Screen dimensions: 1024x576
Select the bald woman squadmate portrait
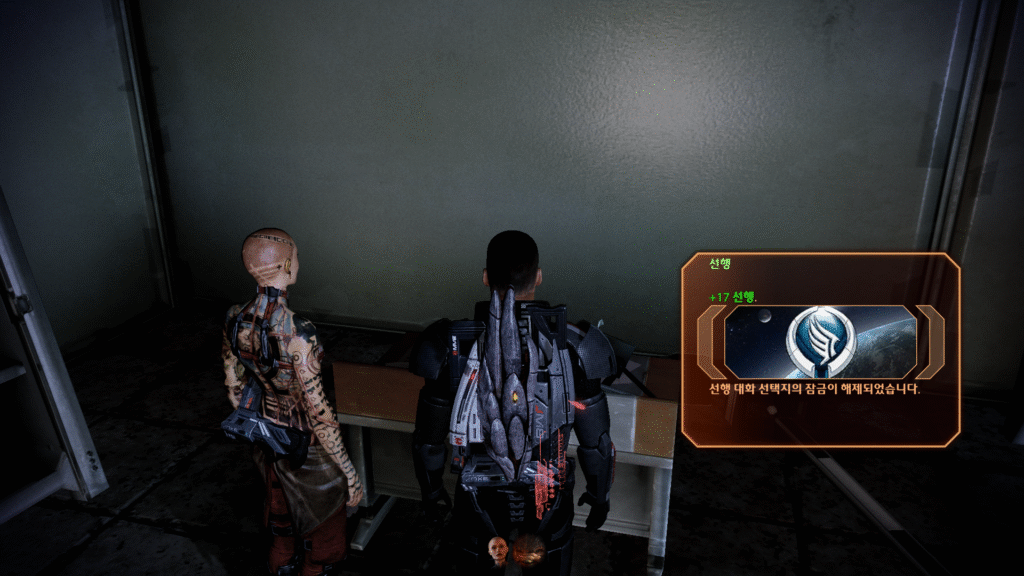(497, 548)
